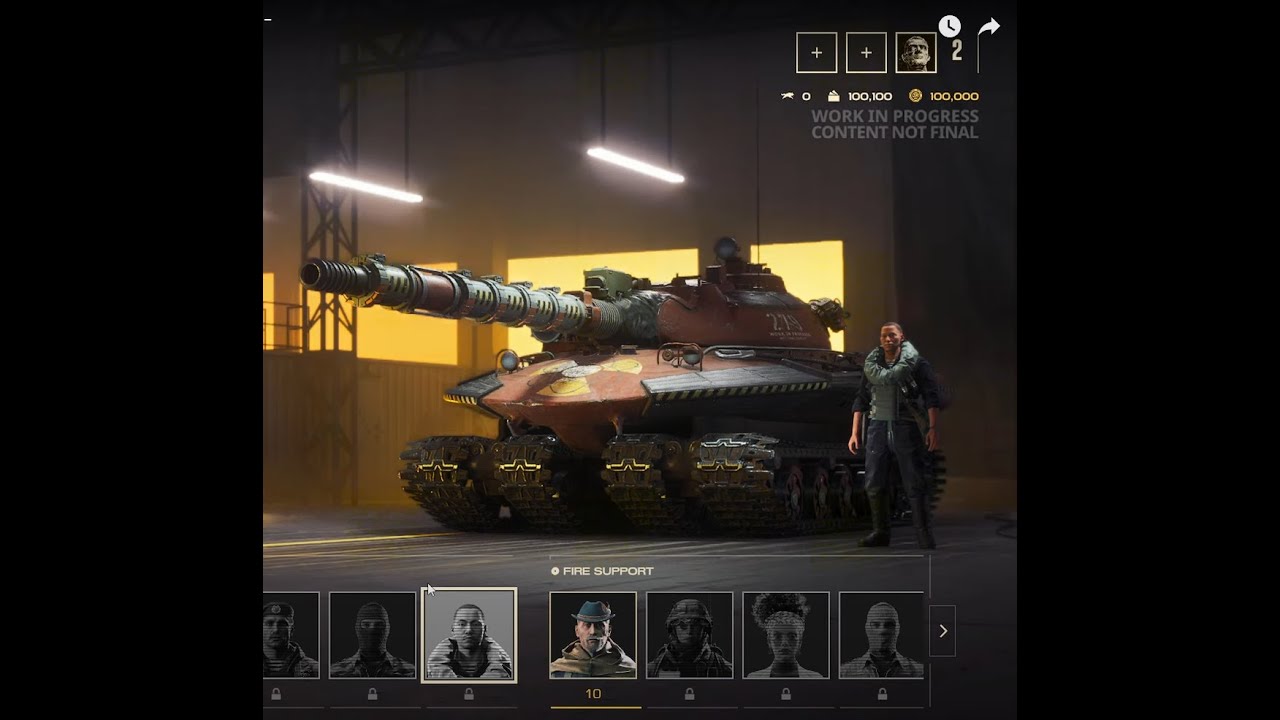Select the bearded man in teal hat
The width and height of the screenshot is (1280, 720).
(x=593, y=635)
